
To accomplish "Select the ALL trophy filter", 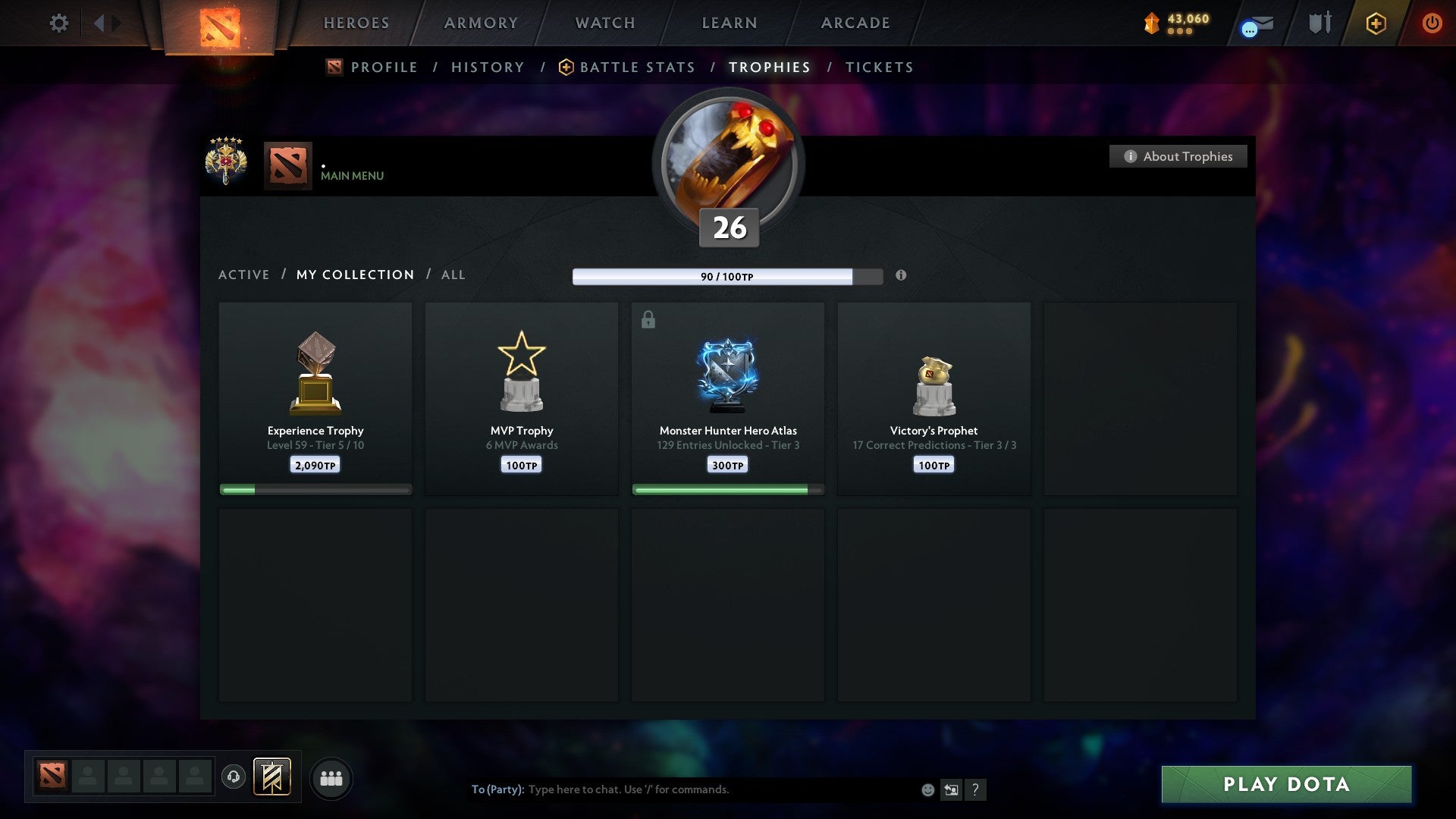I will click(x=453, y=275).
